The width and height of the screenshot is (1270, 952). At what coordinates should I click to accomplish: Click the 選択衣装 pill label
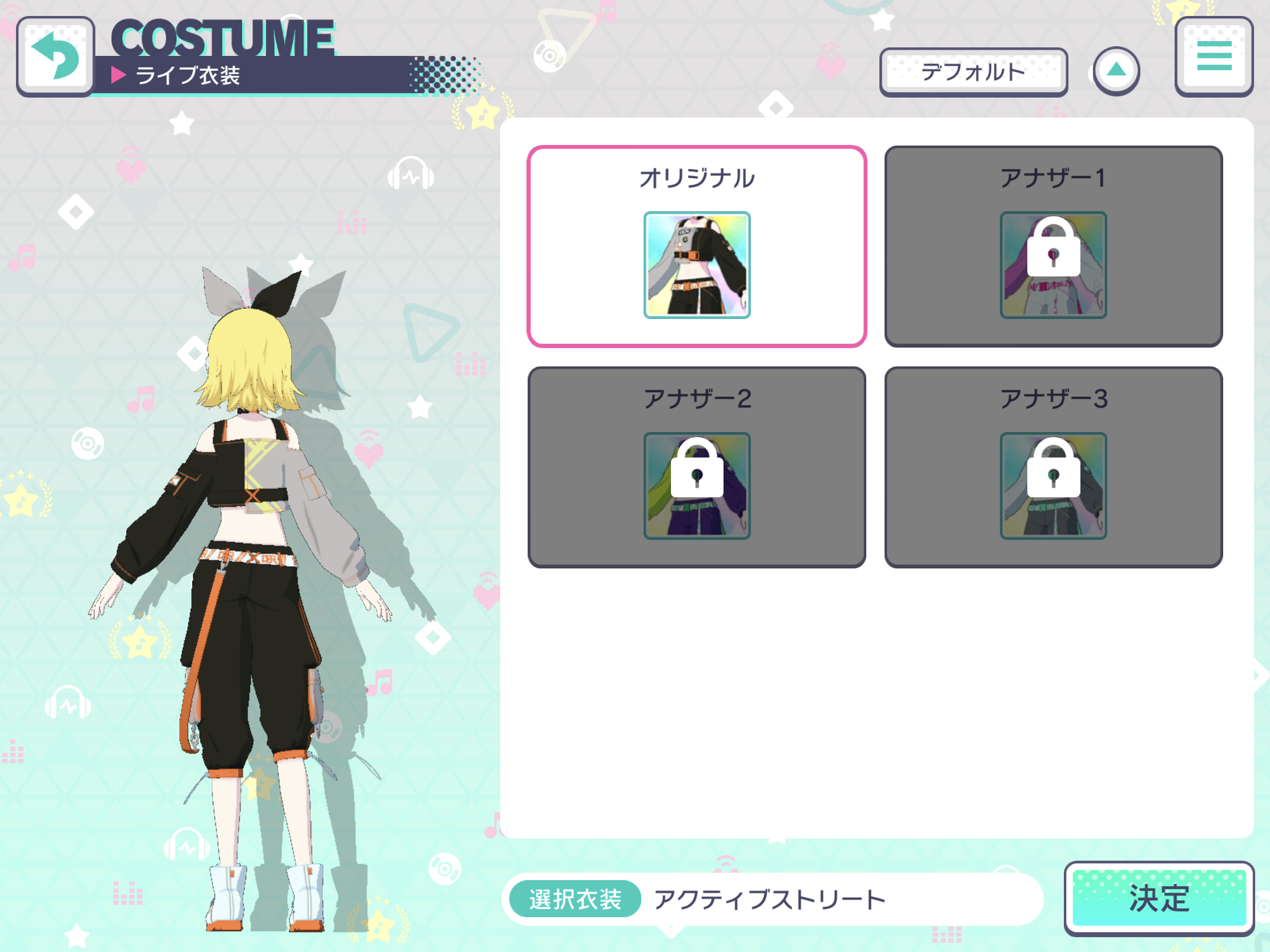point(573,899)
